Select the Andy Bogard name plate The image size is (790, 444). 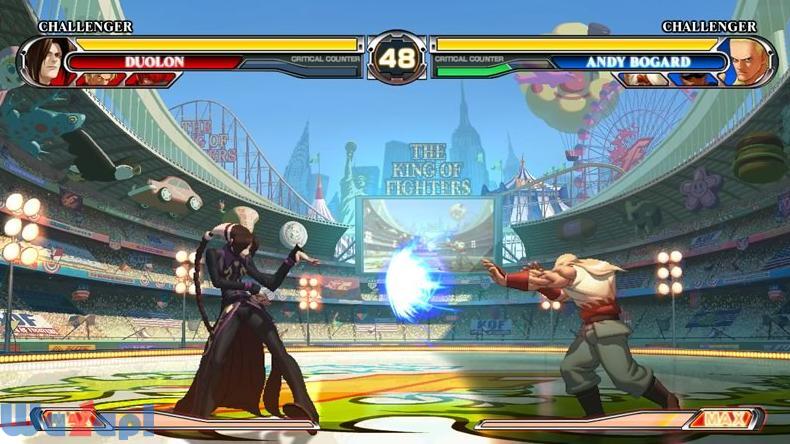coord(637,62)
